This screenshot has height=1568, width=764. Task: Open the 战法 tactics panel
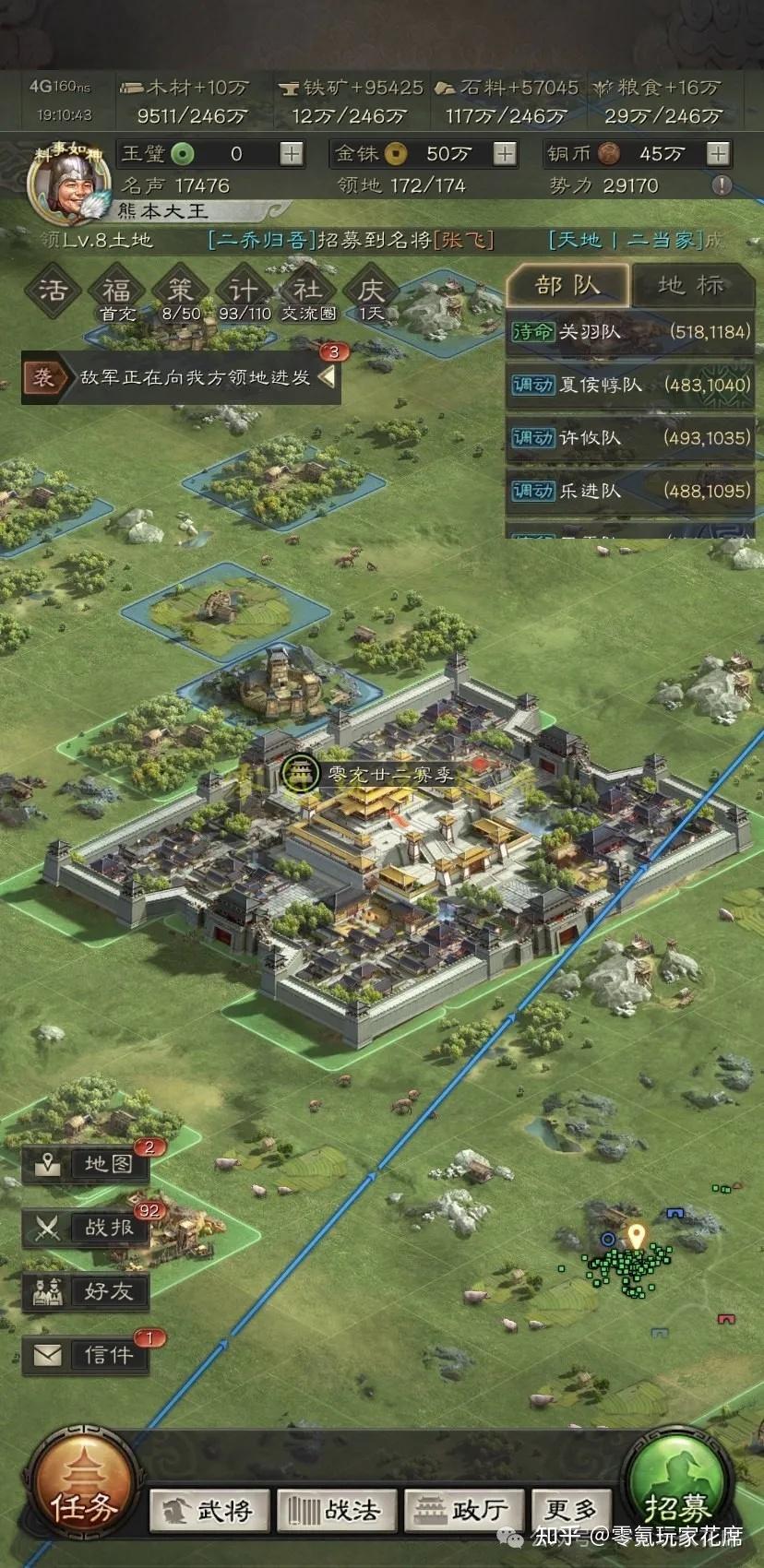(x=335, y=1510)
